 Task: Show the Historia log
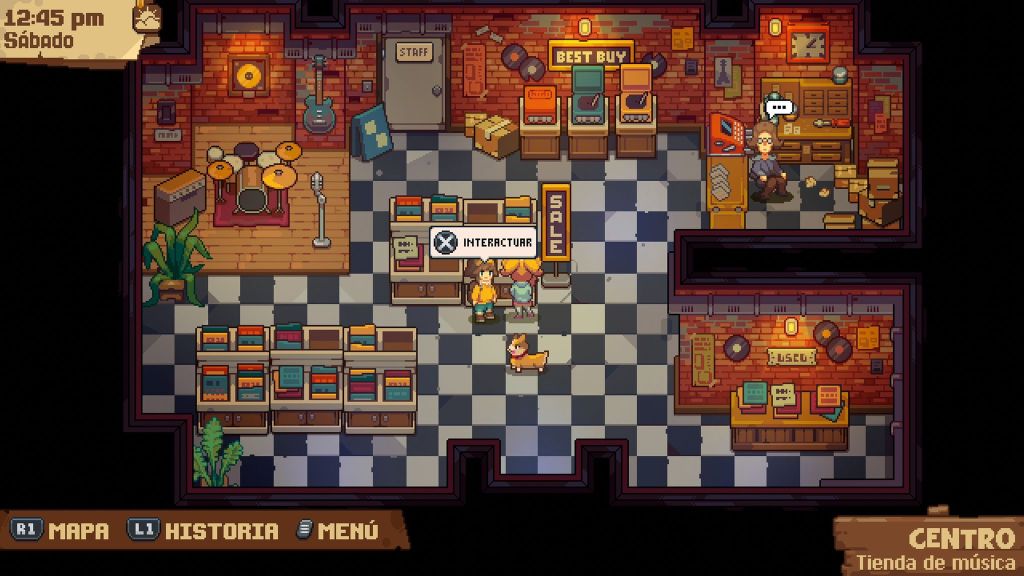pyautogui.click(x=204, y=531)
